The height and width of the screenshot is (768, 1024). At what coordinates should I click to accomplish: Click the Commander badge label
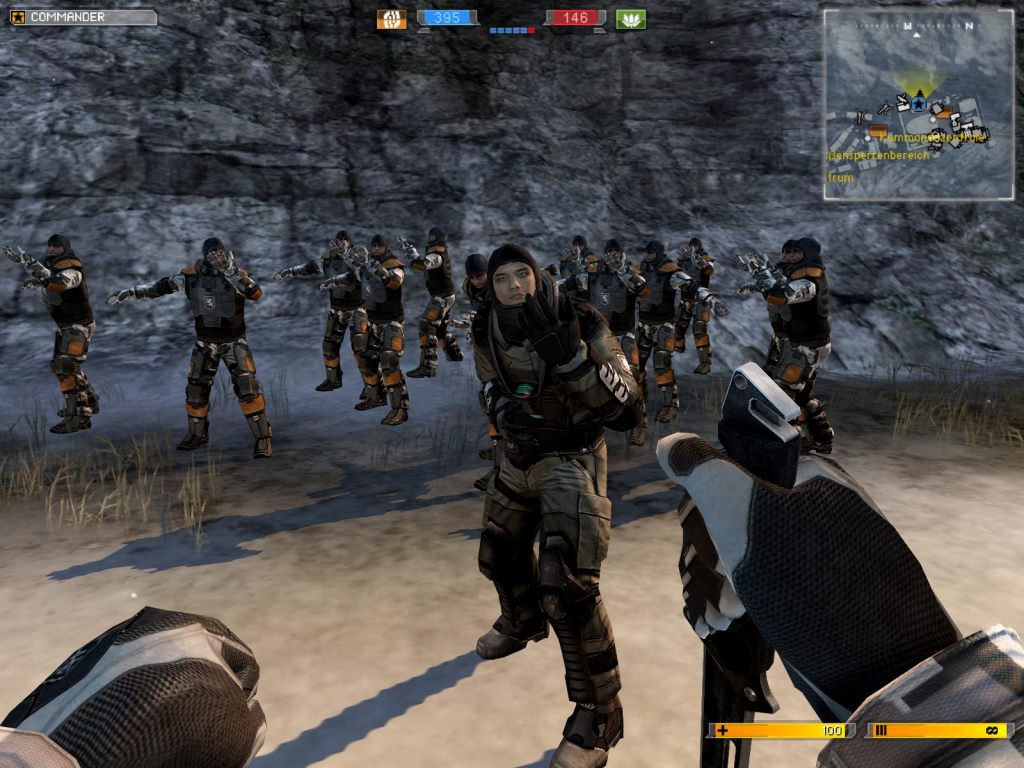click(82, 17)
